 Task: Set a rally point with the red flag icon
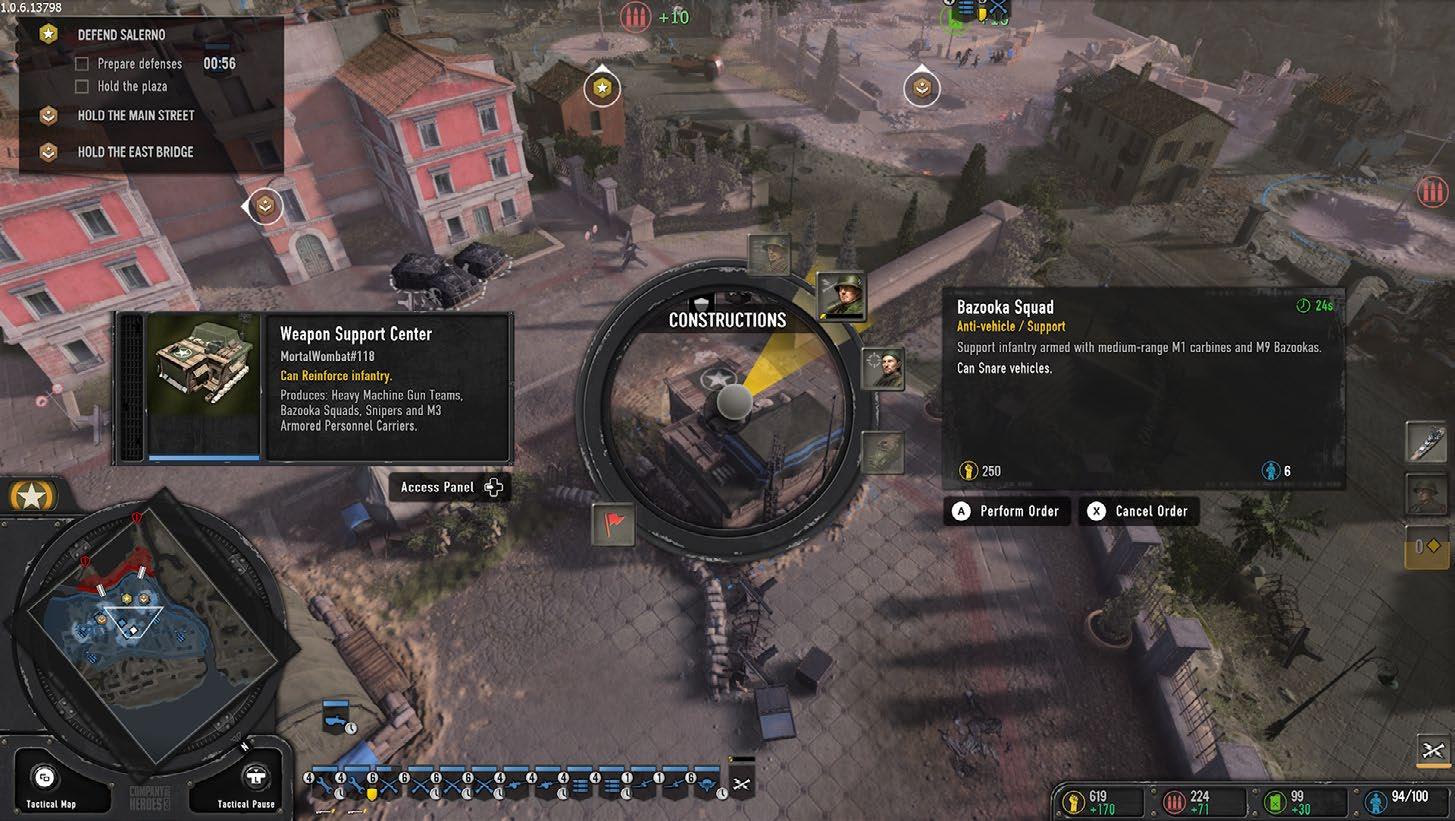[x=612, y=523]
